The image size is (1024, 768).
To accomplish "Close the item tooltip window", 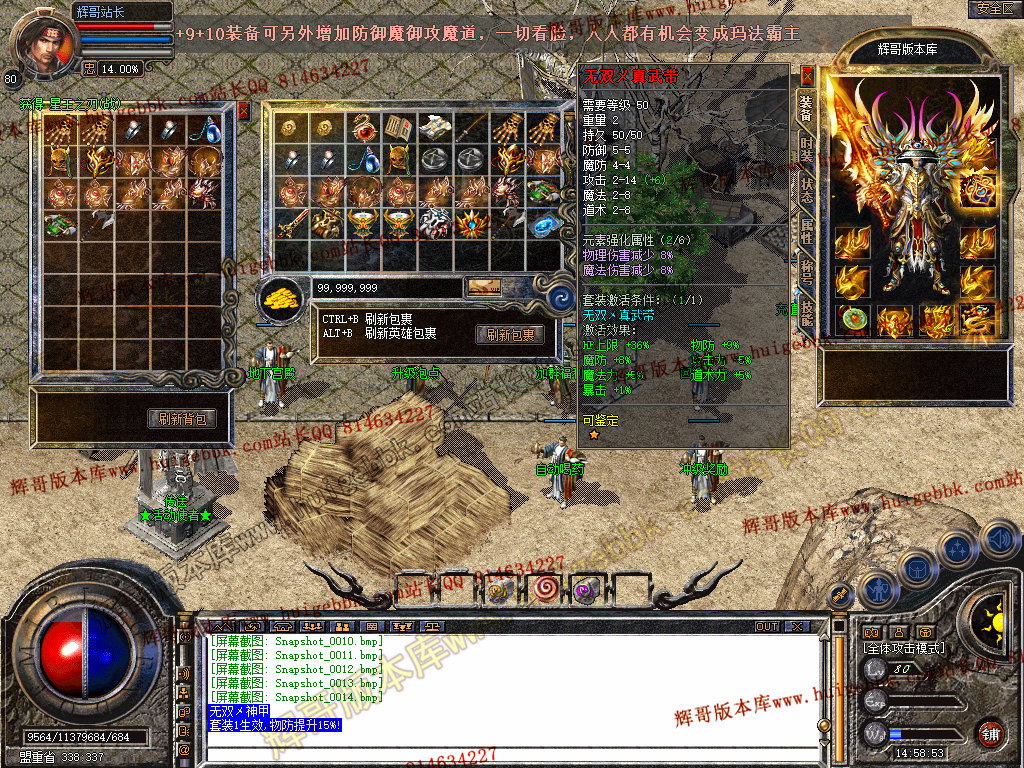I will (x=807, y=75).
